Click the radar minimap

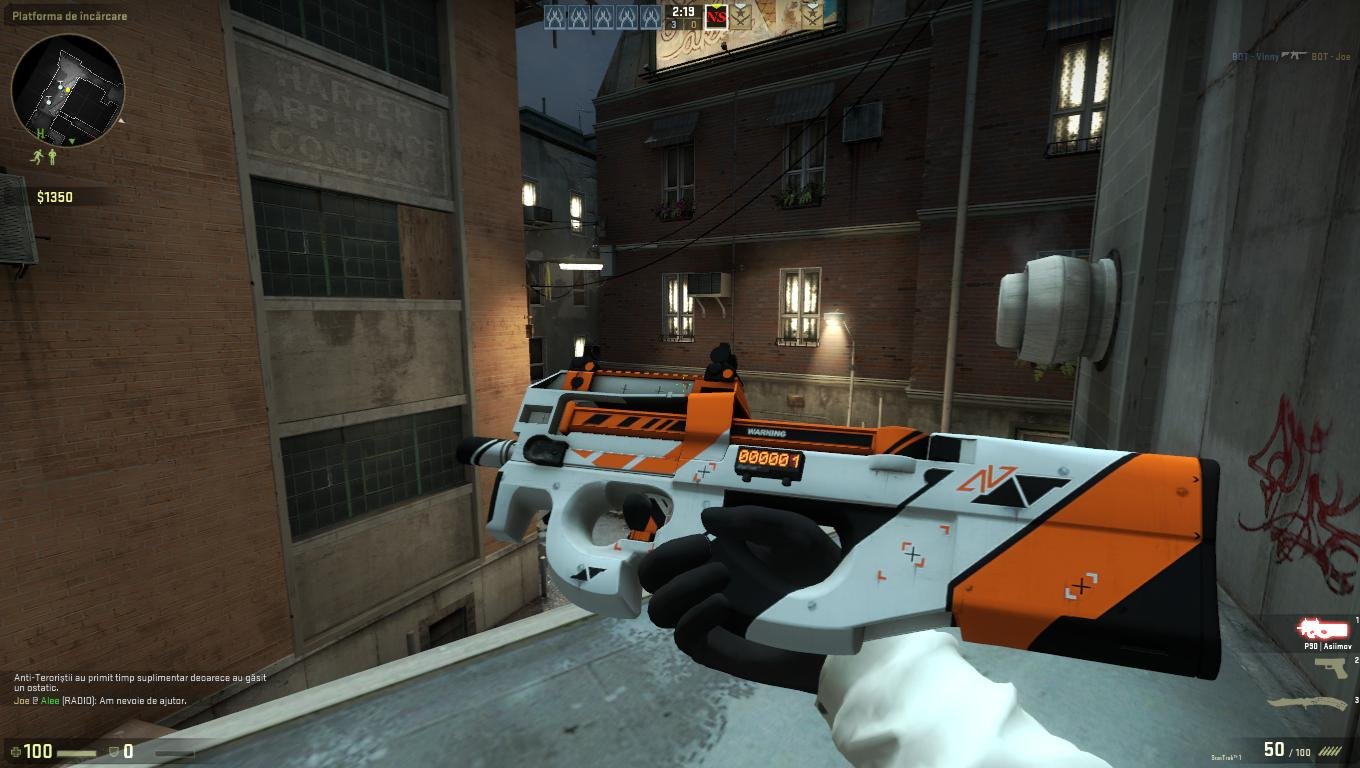(x=68, y=90)
